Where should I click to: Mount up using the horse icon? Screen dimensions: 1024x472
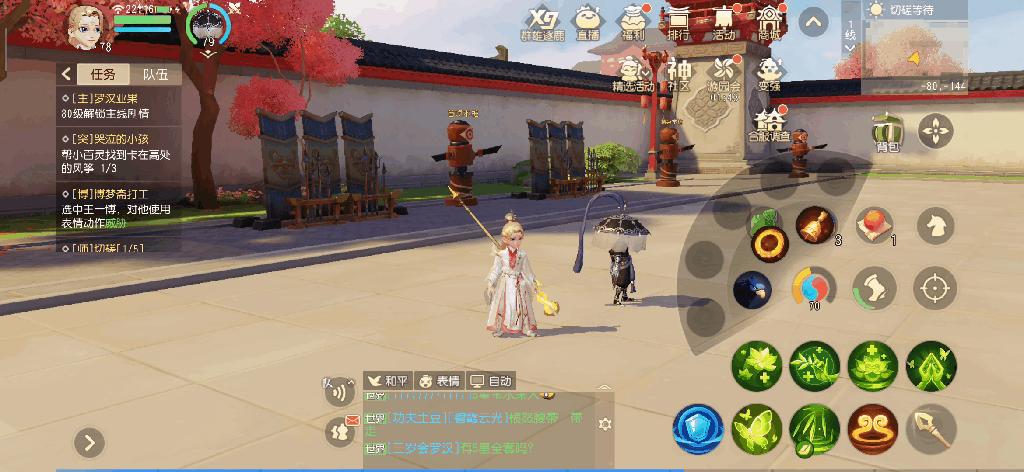pos(935,224)
